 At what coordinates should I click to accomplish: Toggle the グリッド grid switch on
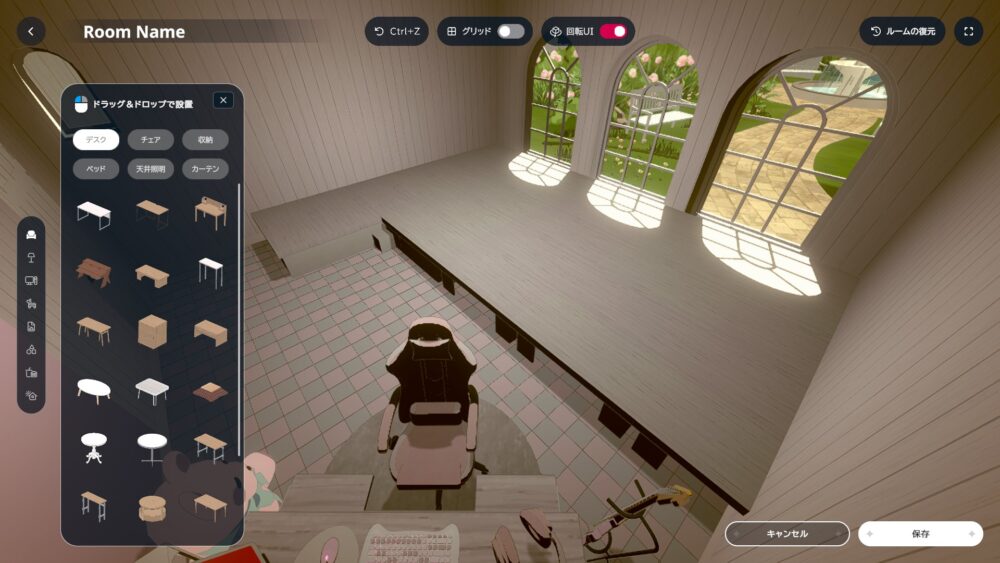click(510, 31)
